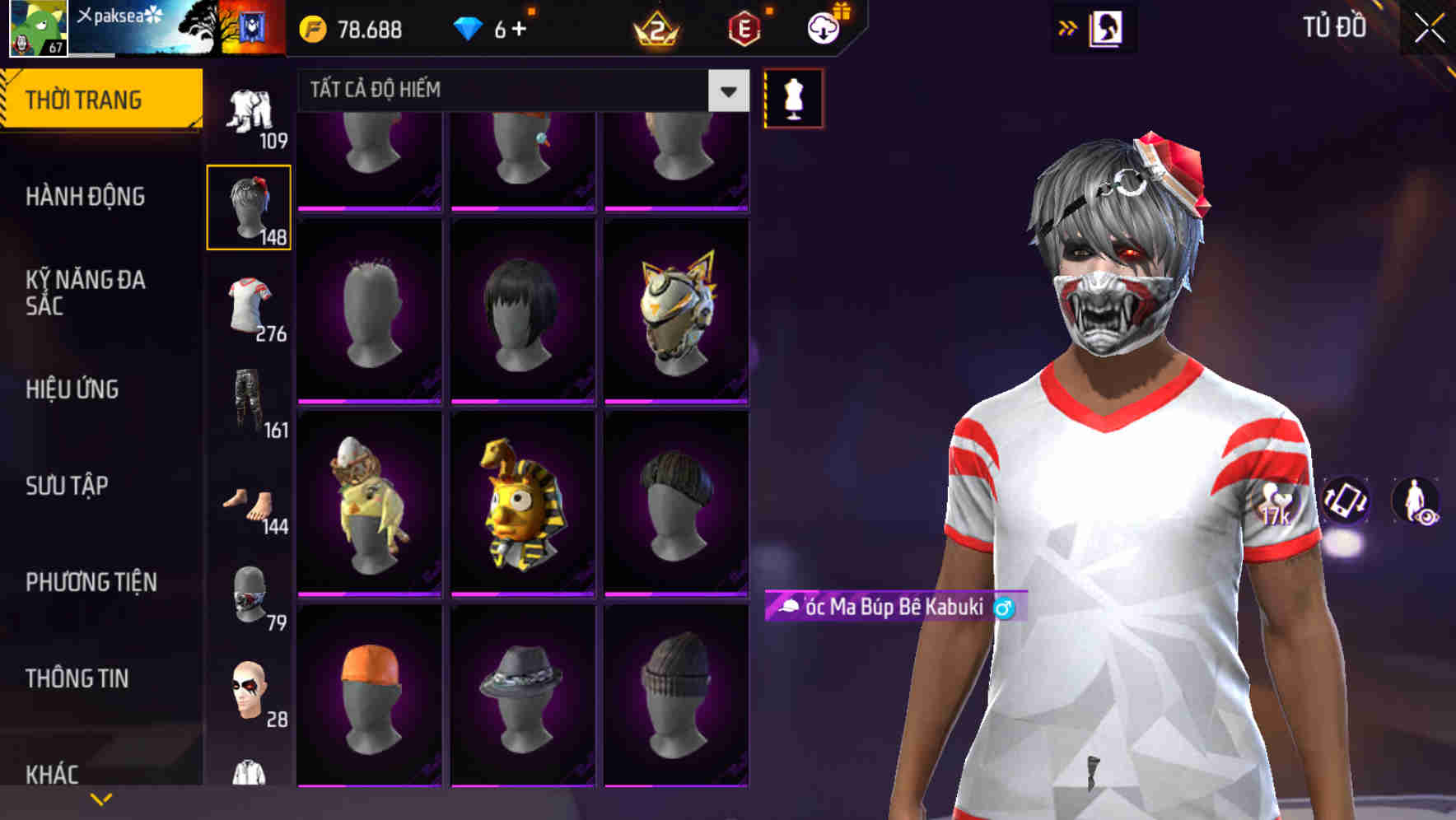Click the rank level 2 badge
Image resolution: width=1456 pixels, height=820 pixels.
(655, 28)
